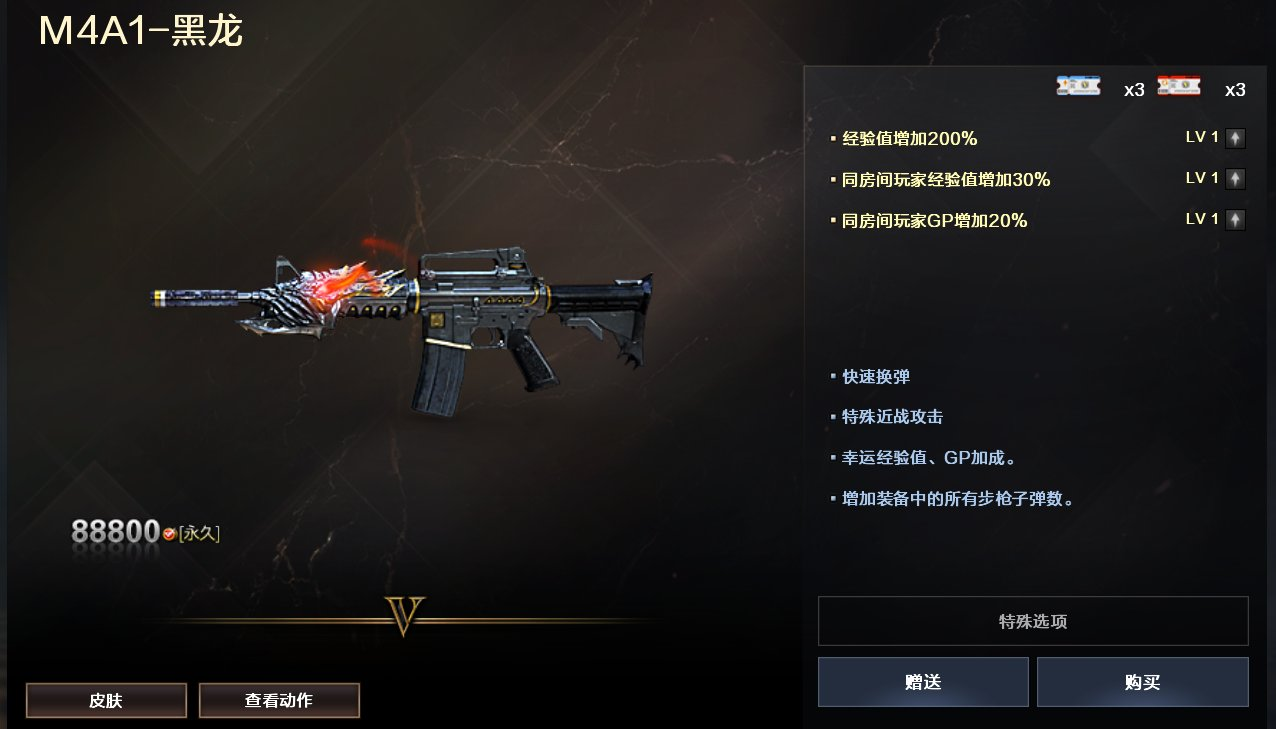Select the blue upgrade ticket icon

[x=1079, y=87]
